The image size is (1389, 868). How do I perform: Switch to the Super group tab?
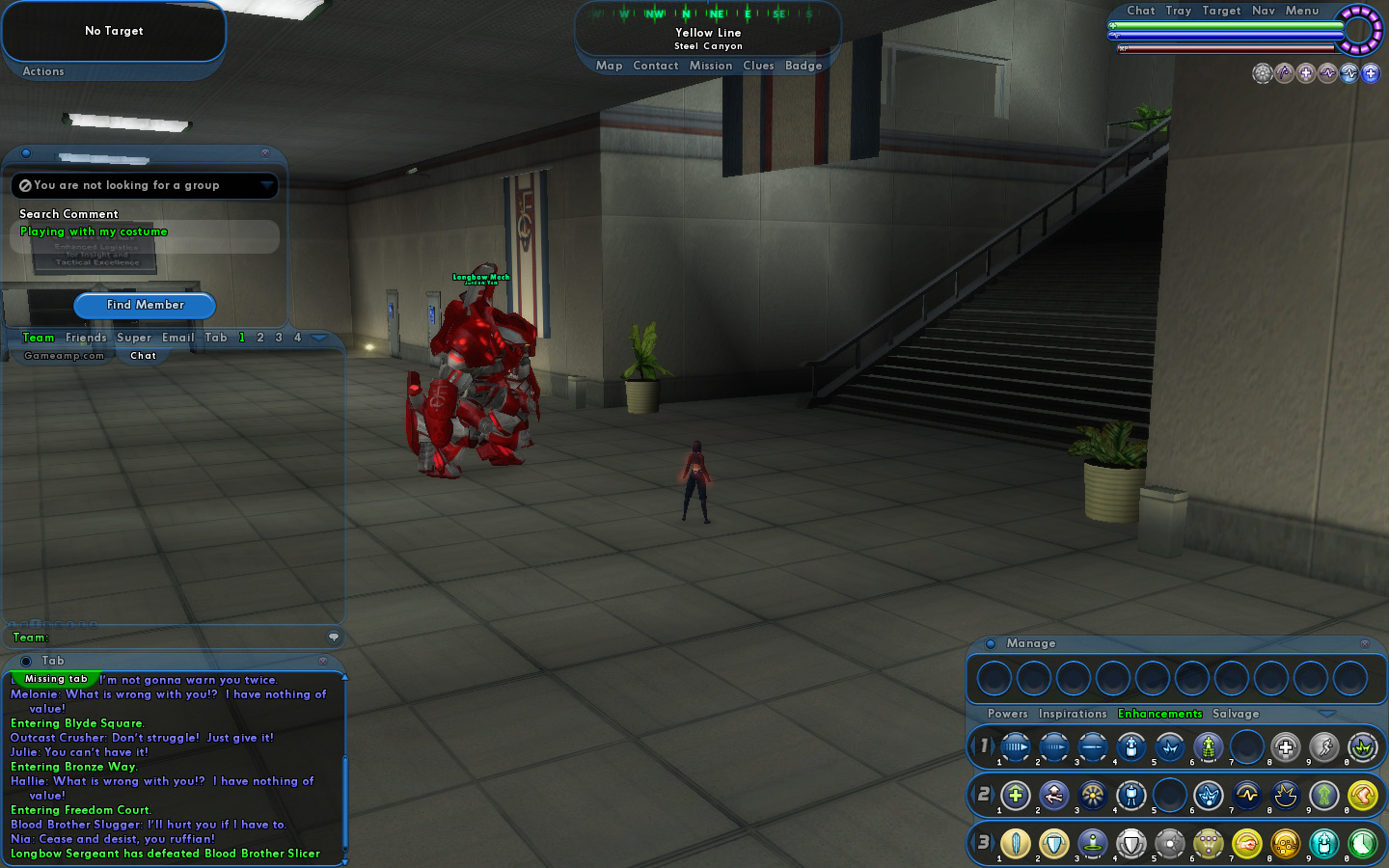coord(134,338)
